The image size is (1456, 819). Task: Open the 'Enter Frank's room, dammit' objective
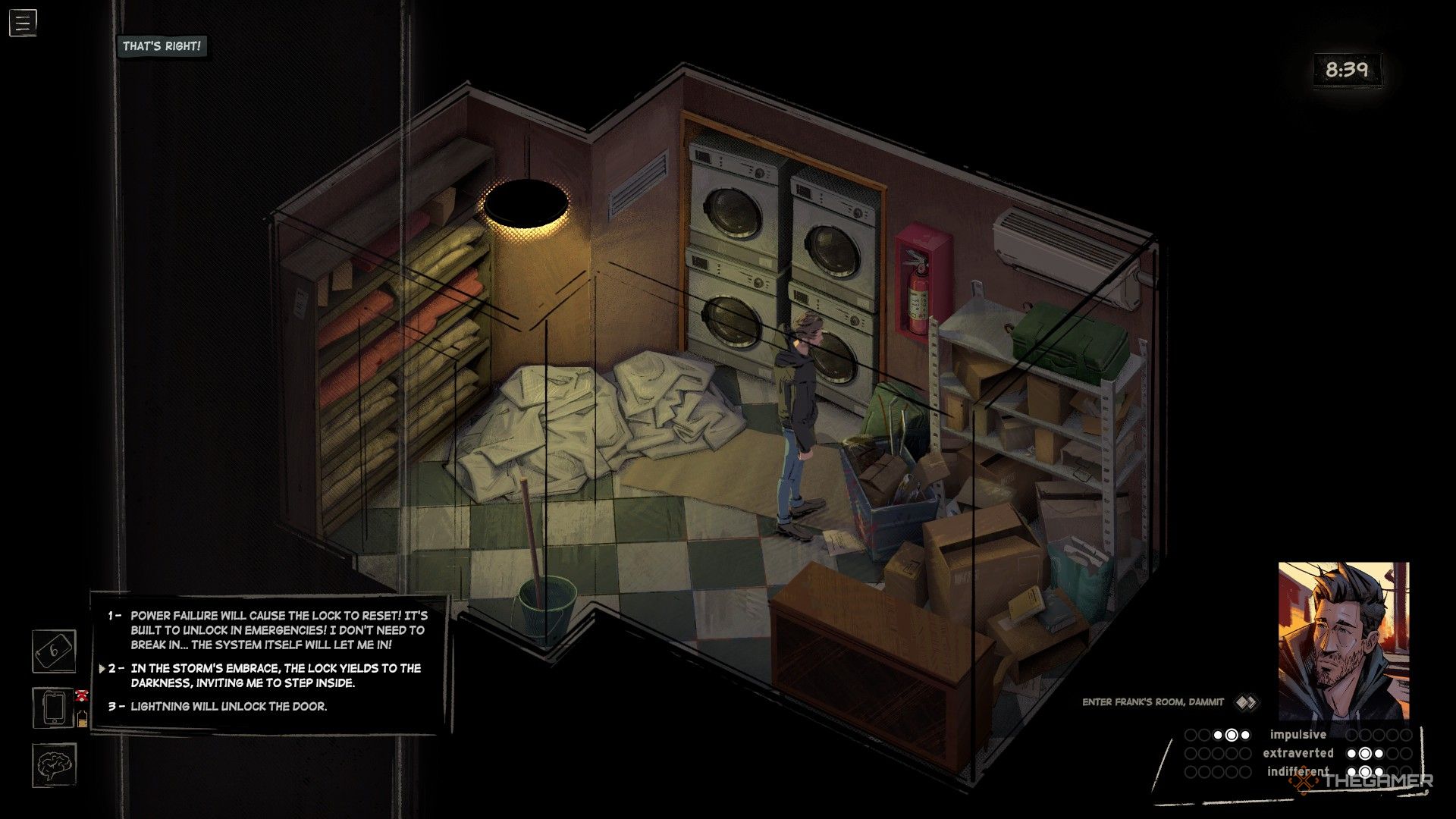(1153, 702)
